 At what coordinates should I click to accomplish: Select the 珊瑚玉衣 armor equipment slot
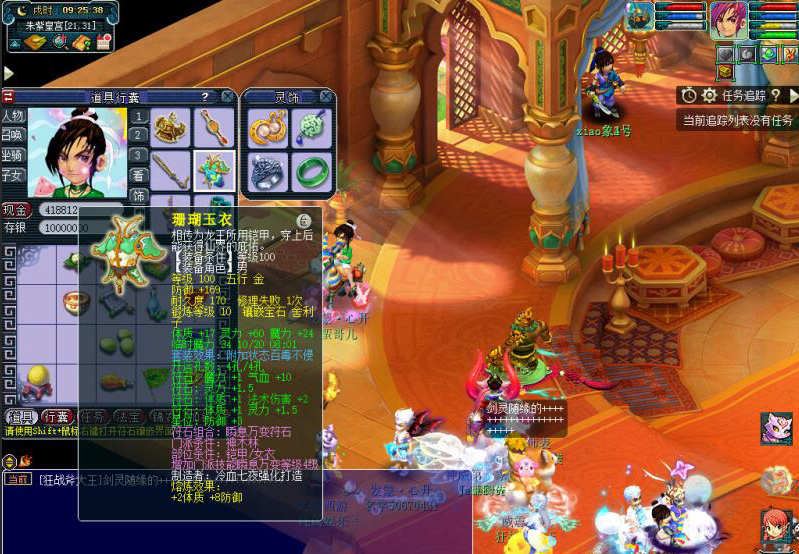[x=213, y=170]
